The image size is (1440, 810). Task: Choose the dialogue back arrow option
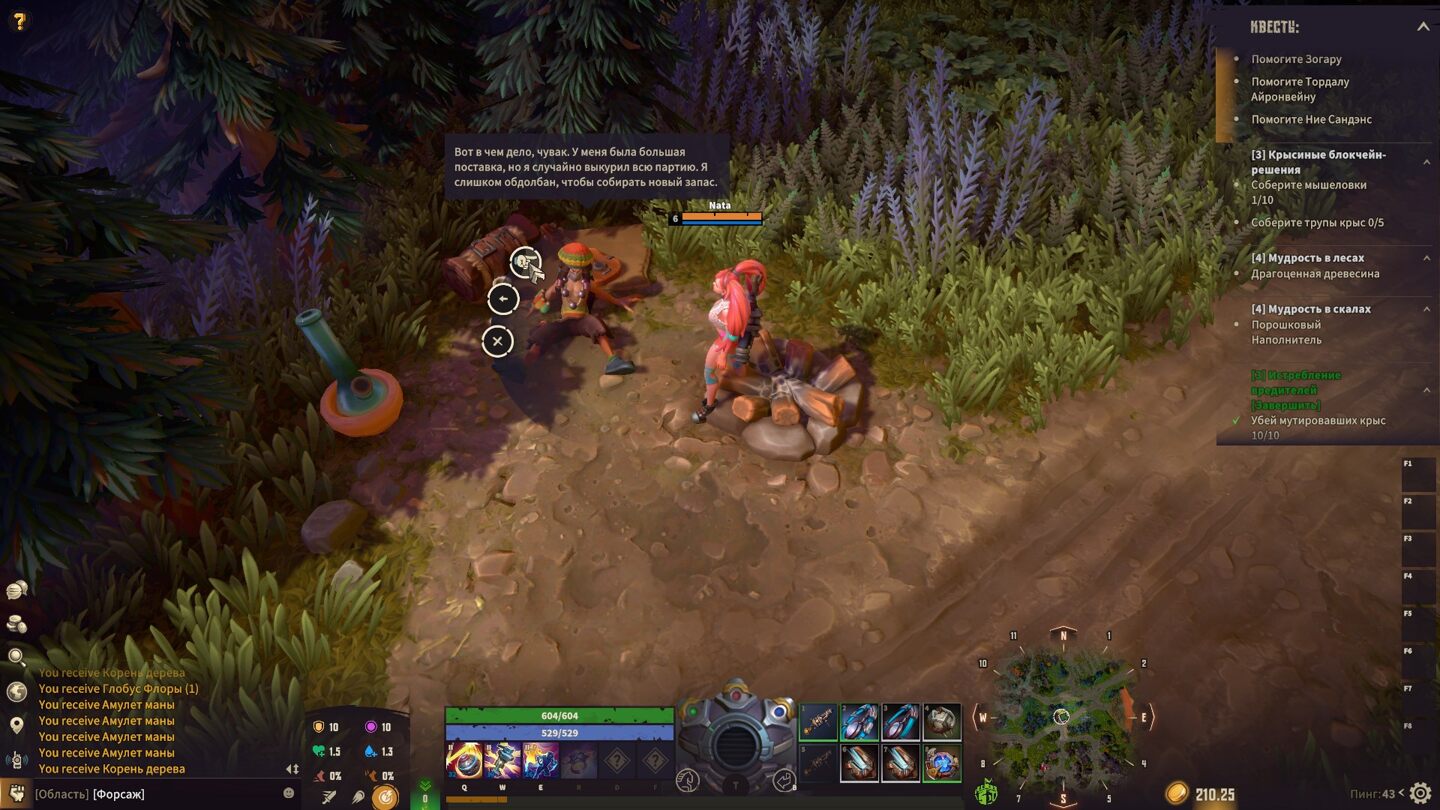pyautogui.click(x=503, y=298)
